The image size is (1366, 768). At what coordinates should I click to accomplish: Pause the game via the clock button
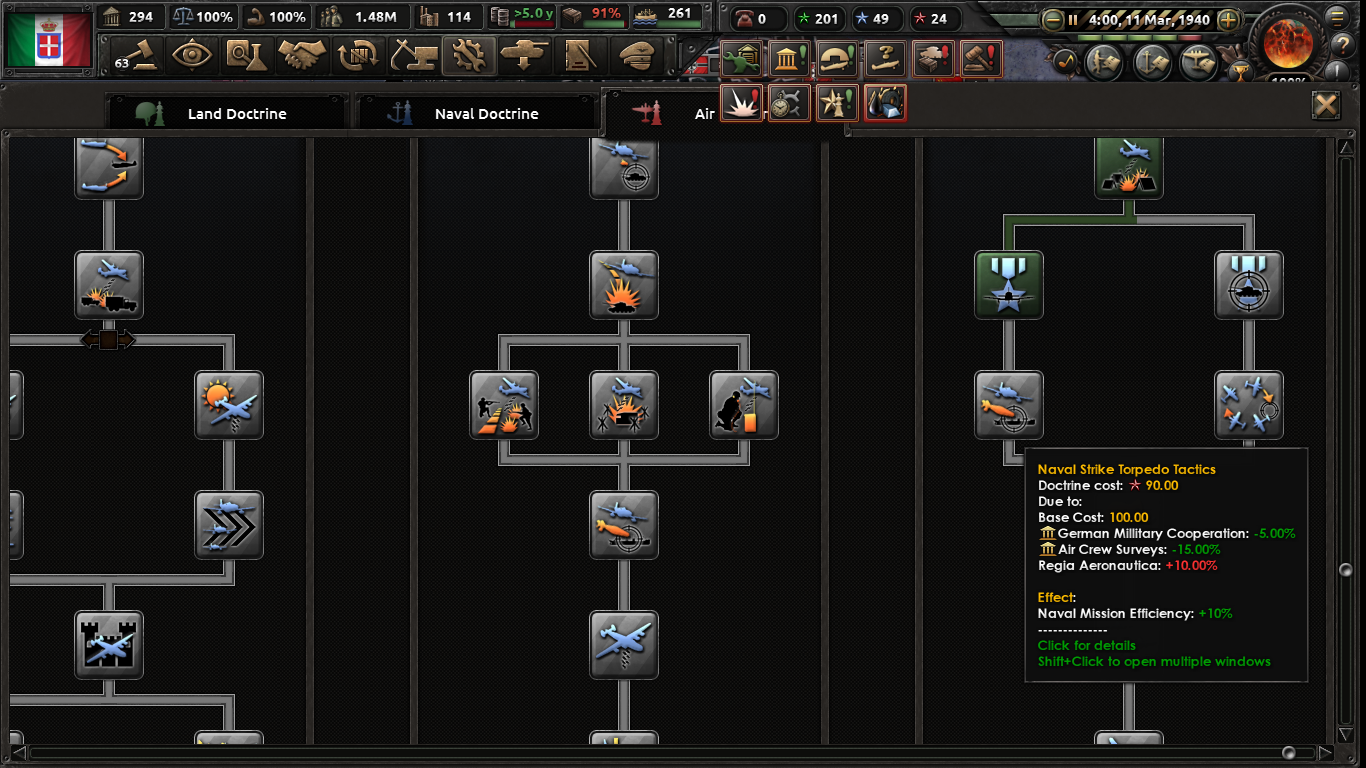pos(1073,18)
